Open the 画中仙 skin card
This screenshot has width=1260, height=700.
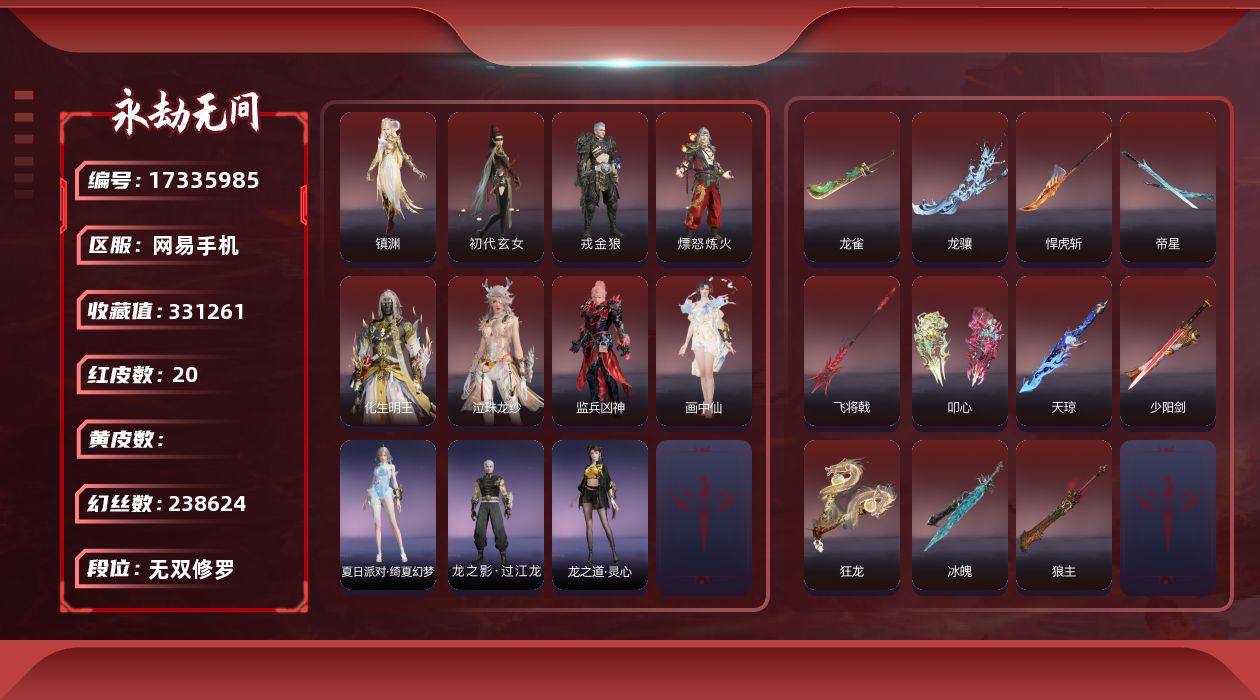(x=704, y=350)
